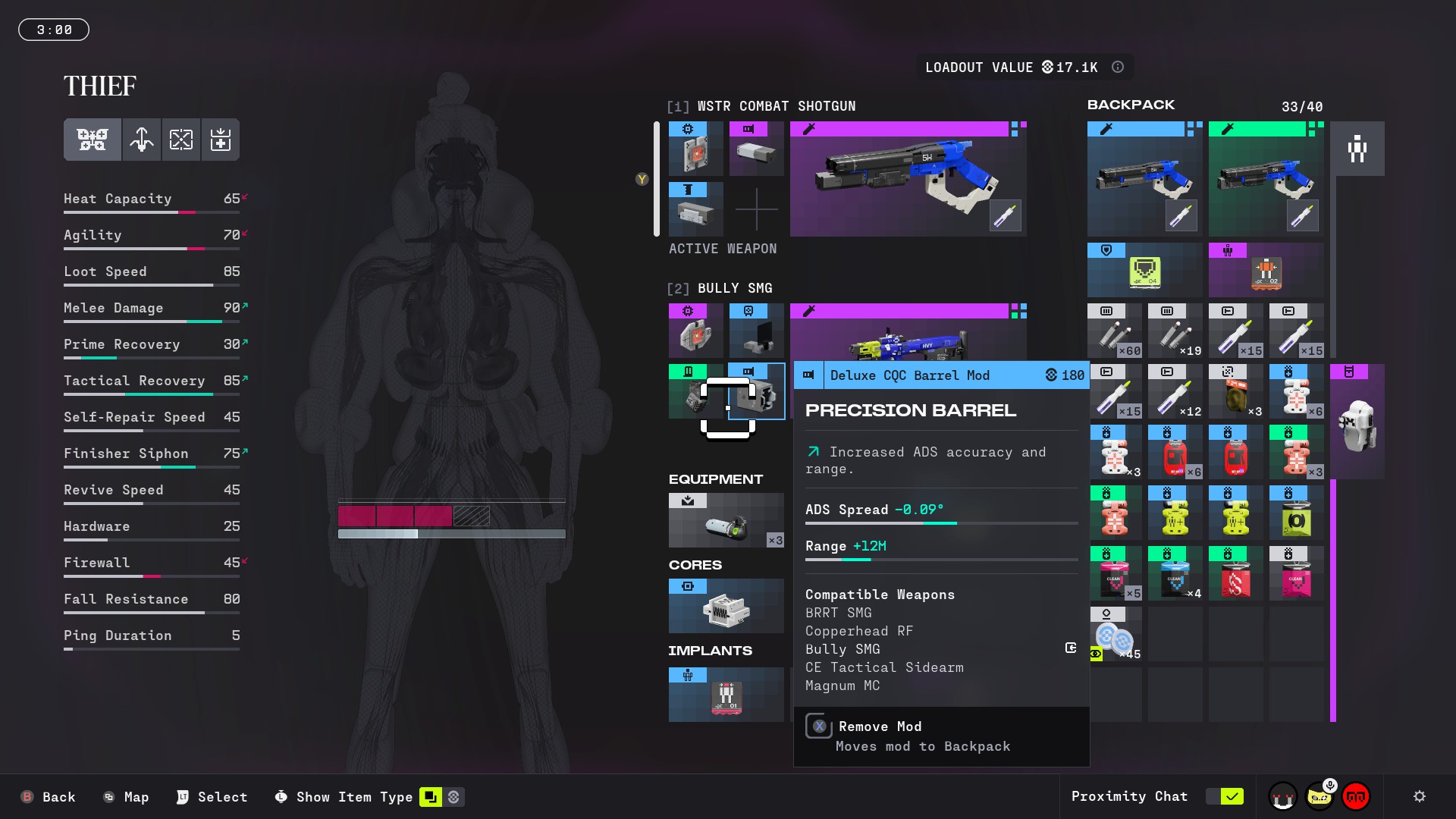
Task: Switch to the medkit box tab
Action: [x=221, y=140]
